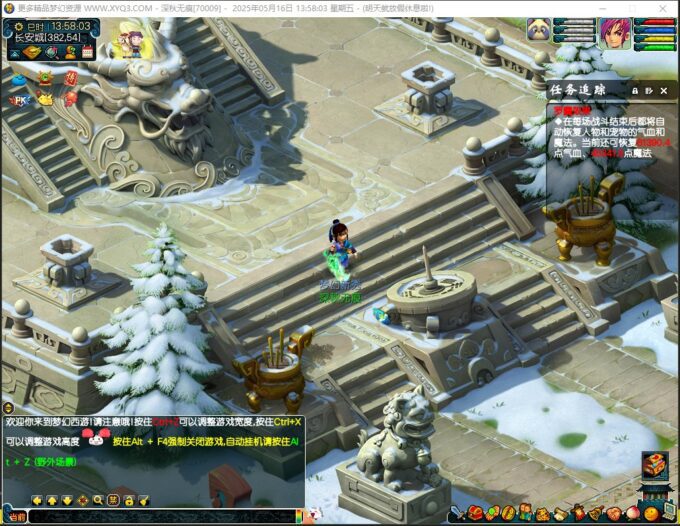This screenshot has height=526, width=680.
Task: Click the 当前 chat channel button
Action: point(15,516)
